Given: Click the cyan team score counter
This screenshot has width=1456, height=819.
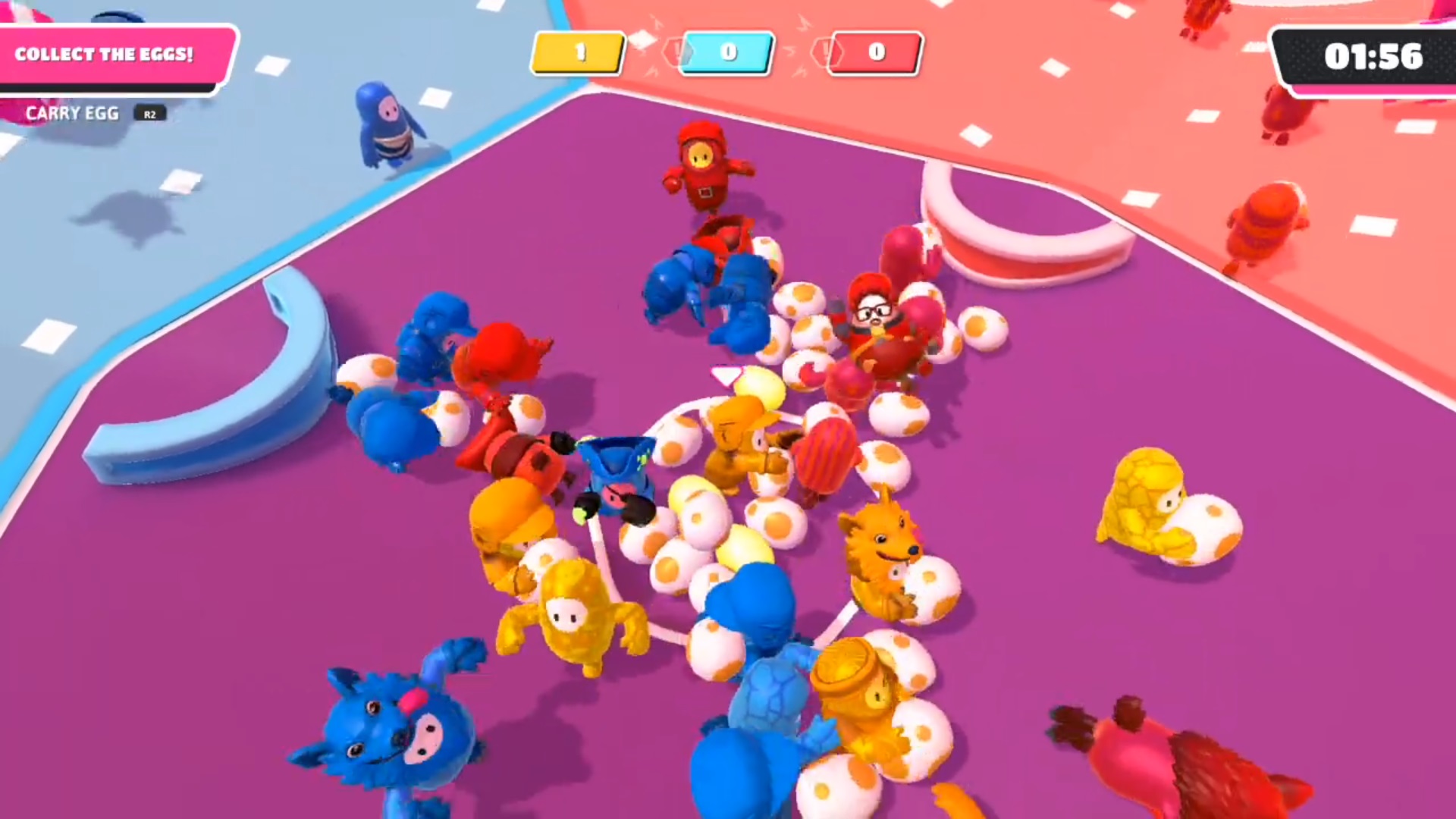Looking at the screenshot, I should point(727,53).
